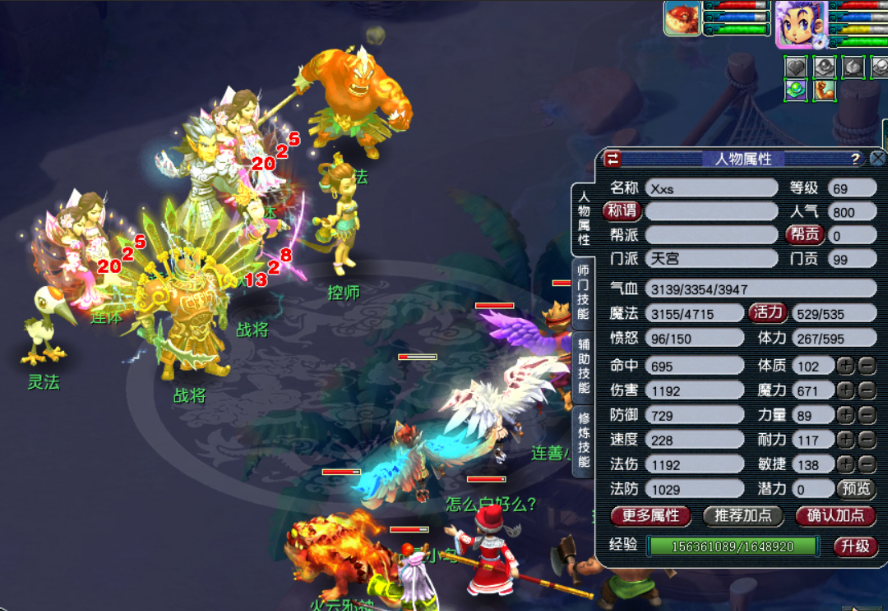This screenshot has width=888, height=611.
Task: Switch to the 辅助技能 tab
Action: coord(584,365)
